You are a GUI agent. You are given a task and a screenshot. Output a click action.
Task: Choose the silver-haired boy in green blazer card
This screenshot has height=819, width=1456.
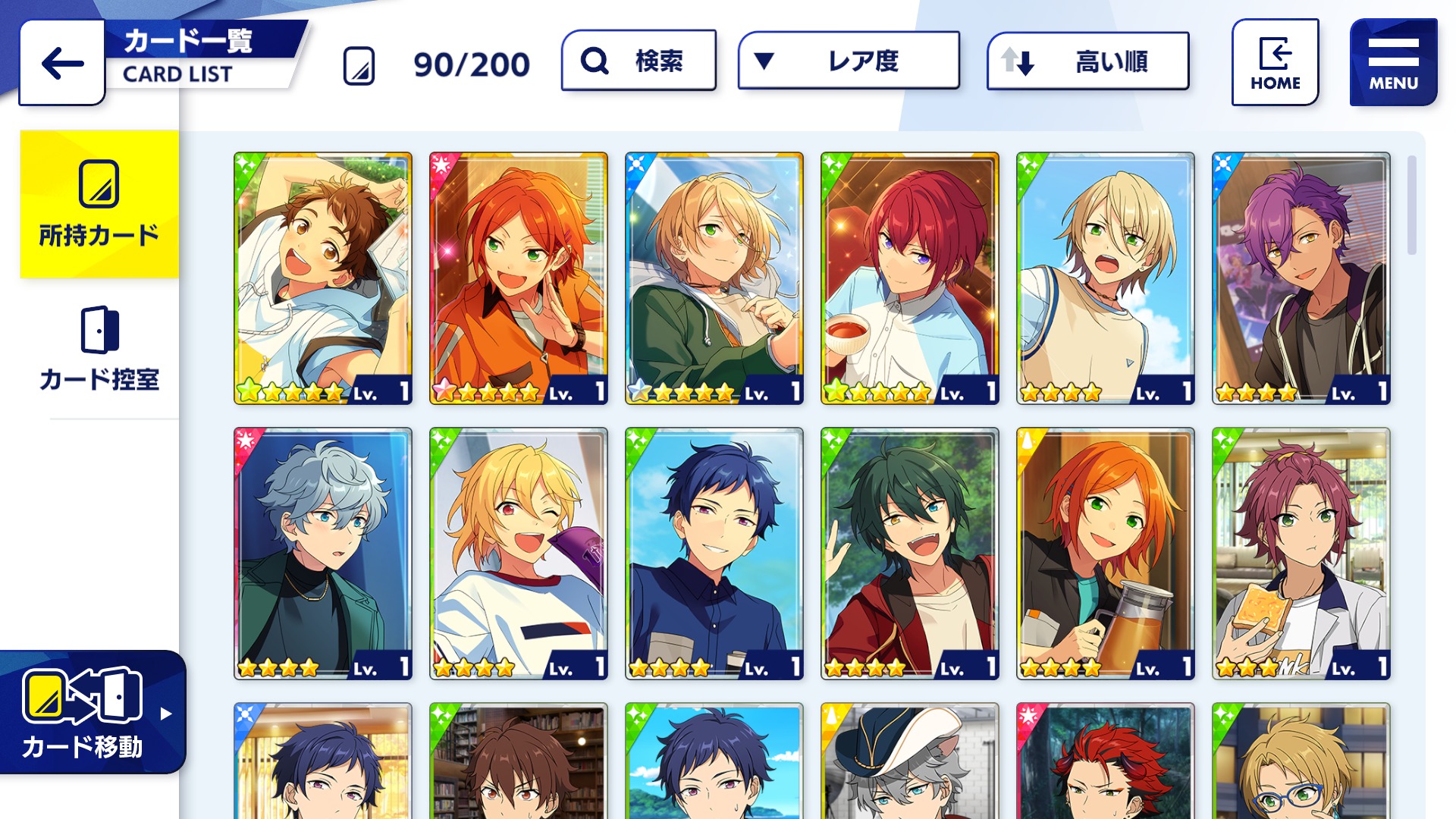tap(323, 553)
